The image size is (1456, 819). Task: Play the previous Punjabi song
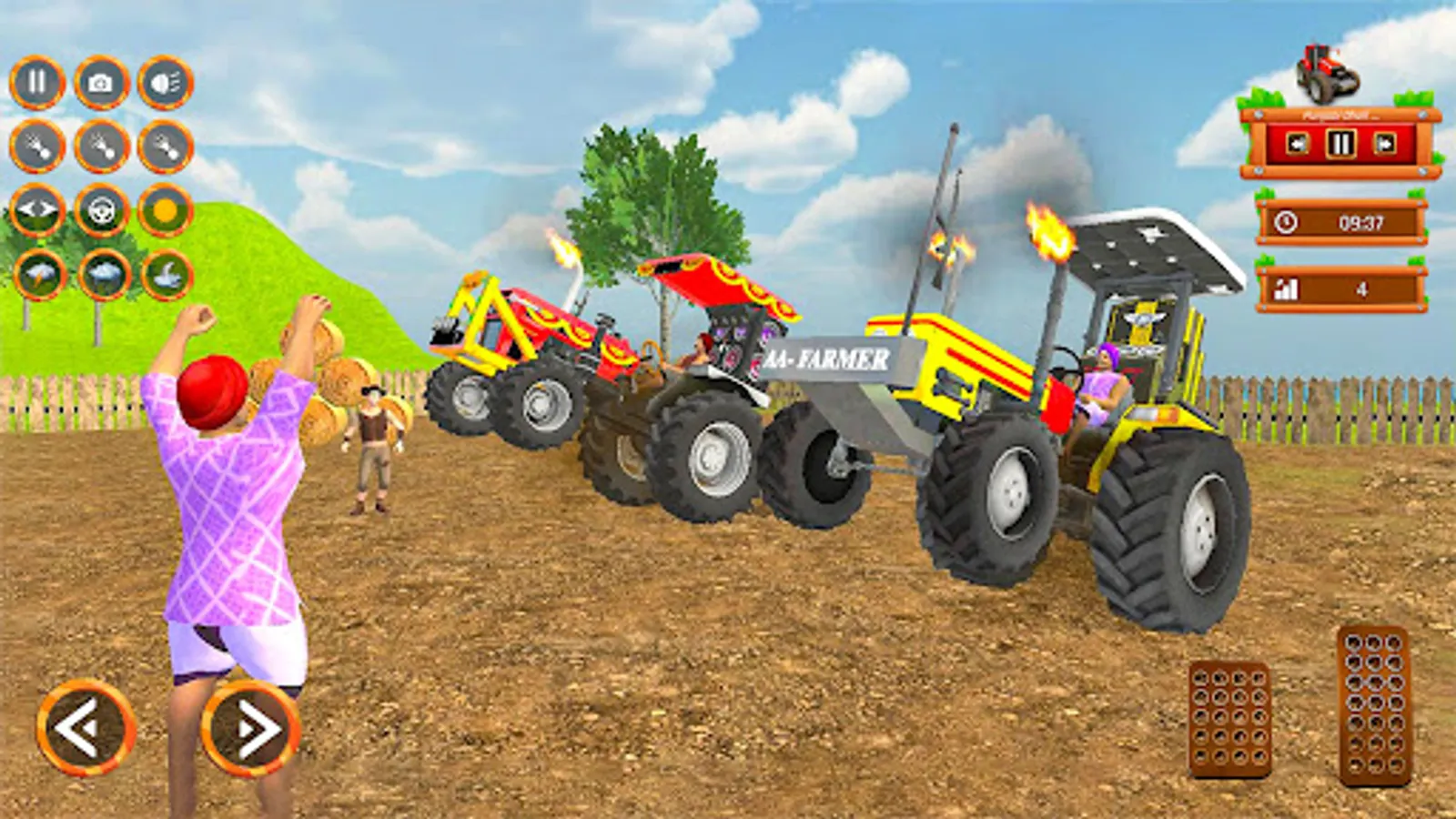(1297, 143)
